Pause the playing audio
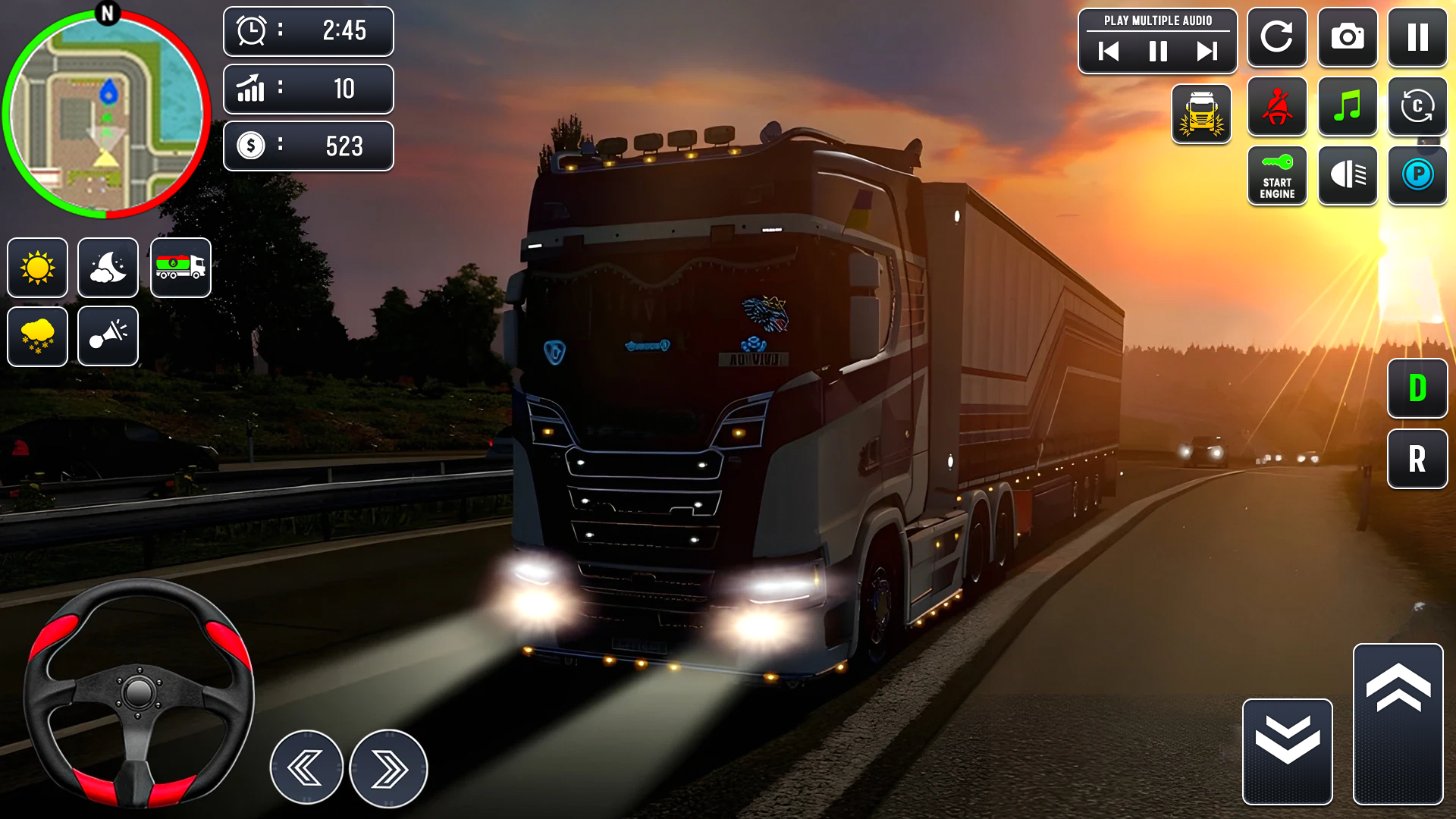Screen dimensions: 1456x819 1158,52
